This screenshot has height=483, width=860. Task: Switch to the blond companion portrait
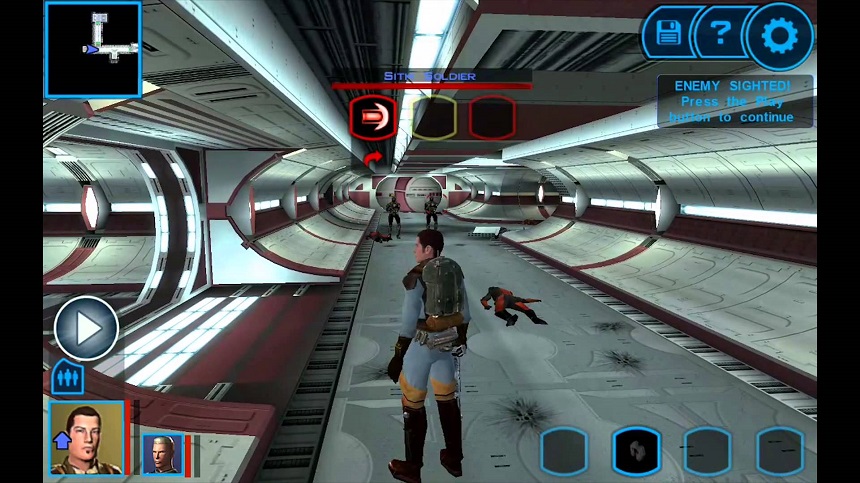pyautogui.click(x=163, y=454)
